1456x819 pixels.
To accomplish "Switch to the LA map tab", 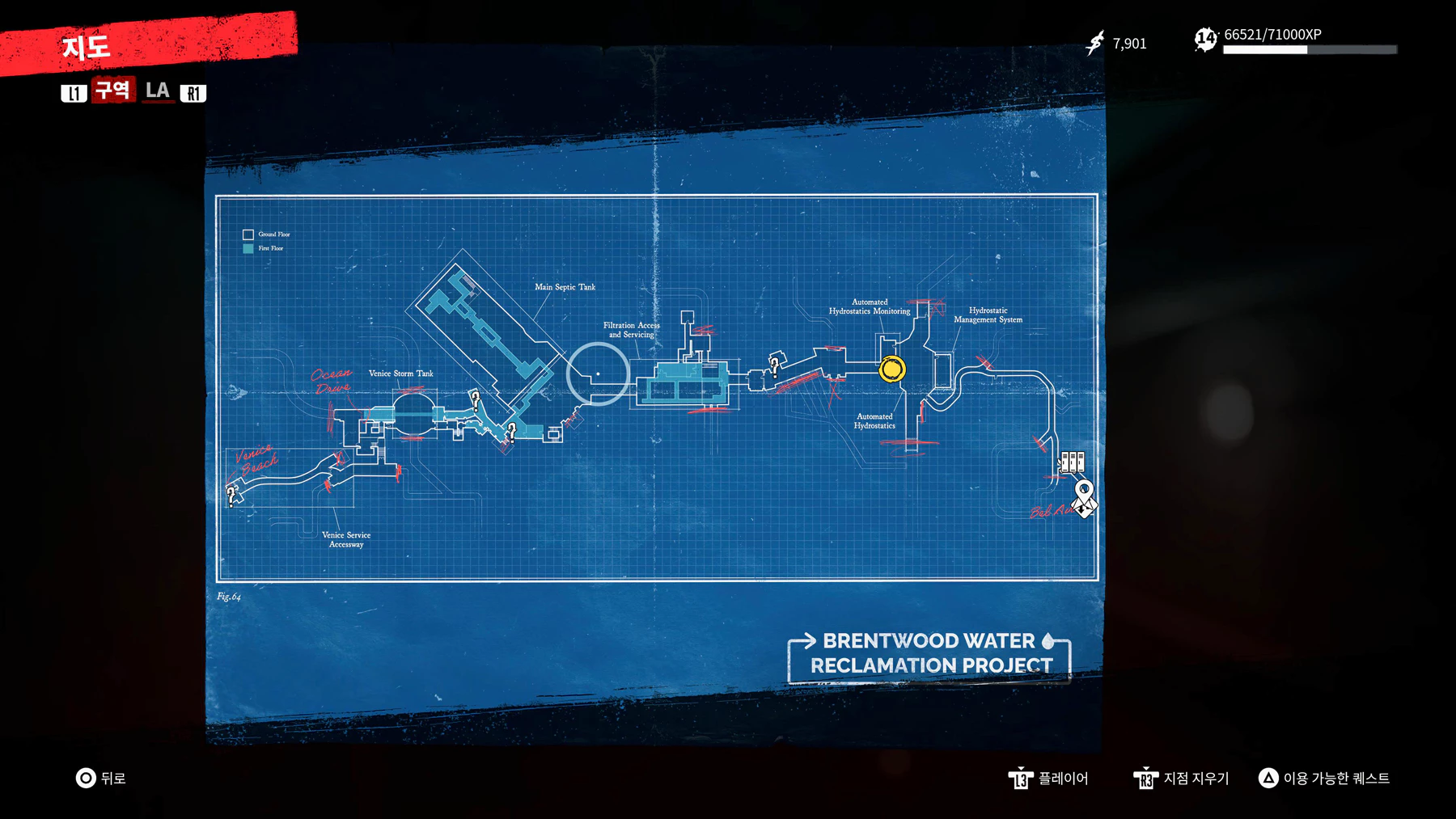I will click(x=158, y=91).
